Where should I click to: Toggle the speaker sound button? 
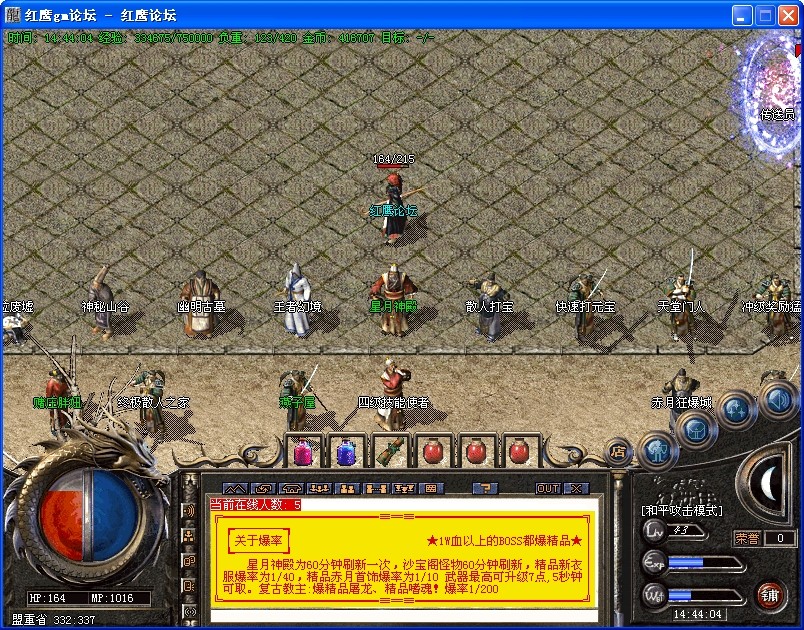777,400
